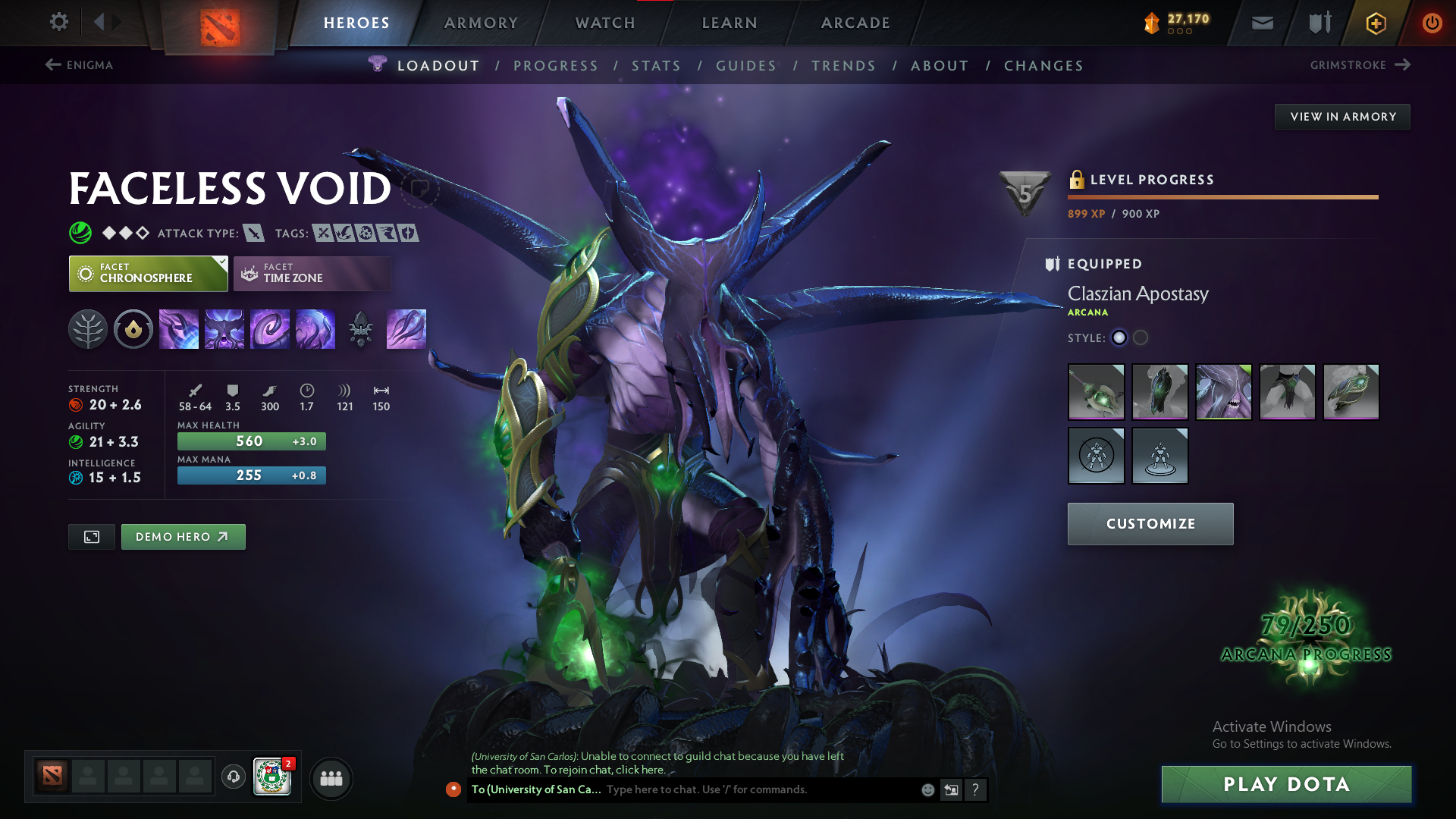
Task: Click the friends group icon near the party slots
Action: 331,778
